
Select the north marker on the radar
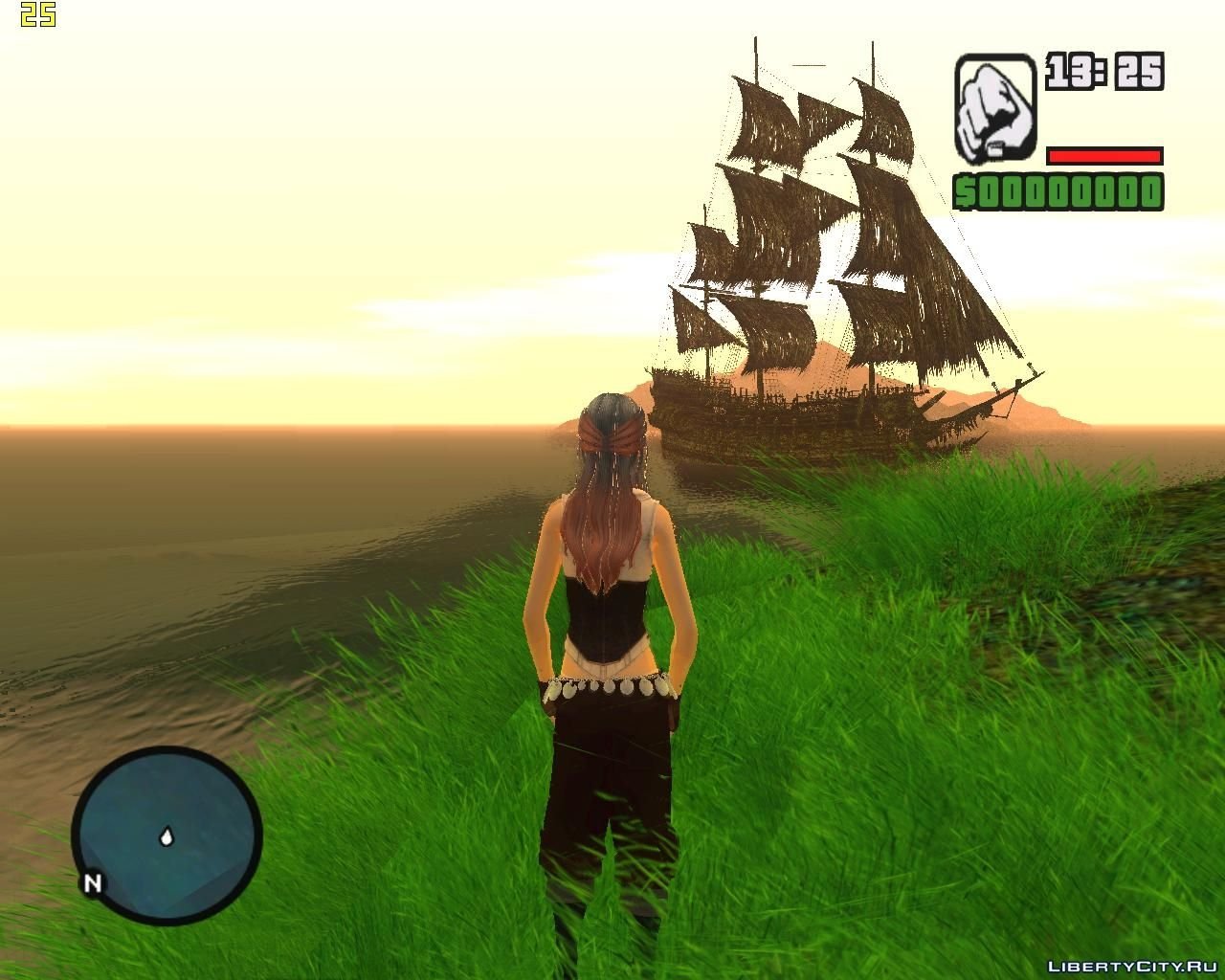click(93, 882)
